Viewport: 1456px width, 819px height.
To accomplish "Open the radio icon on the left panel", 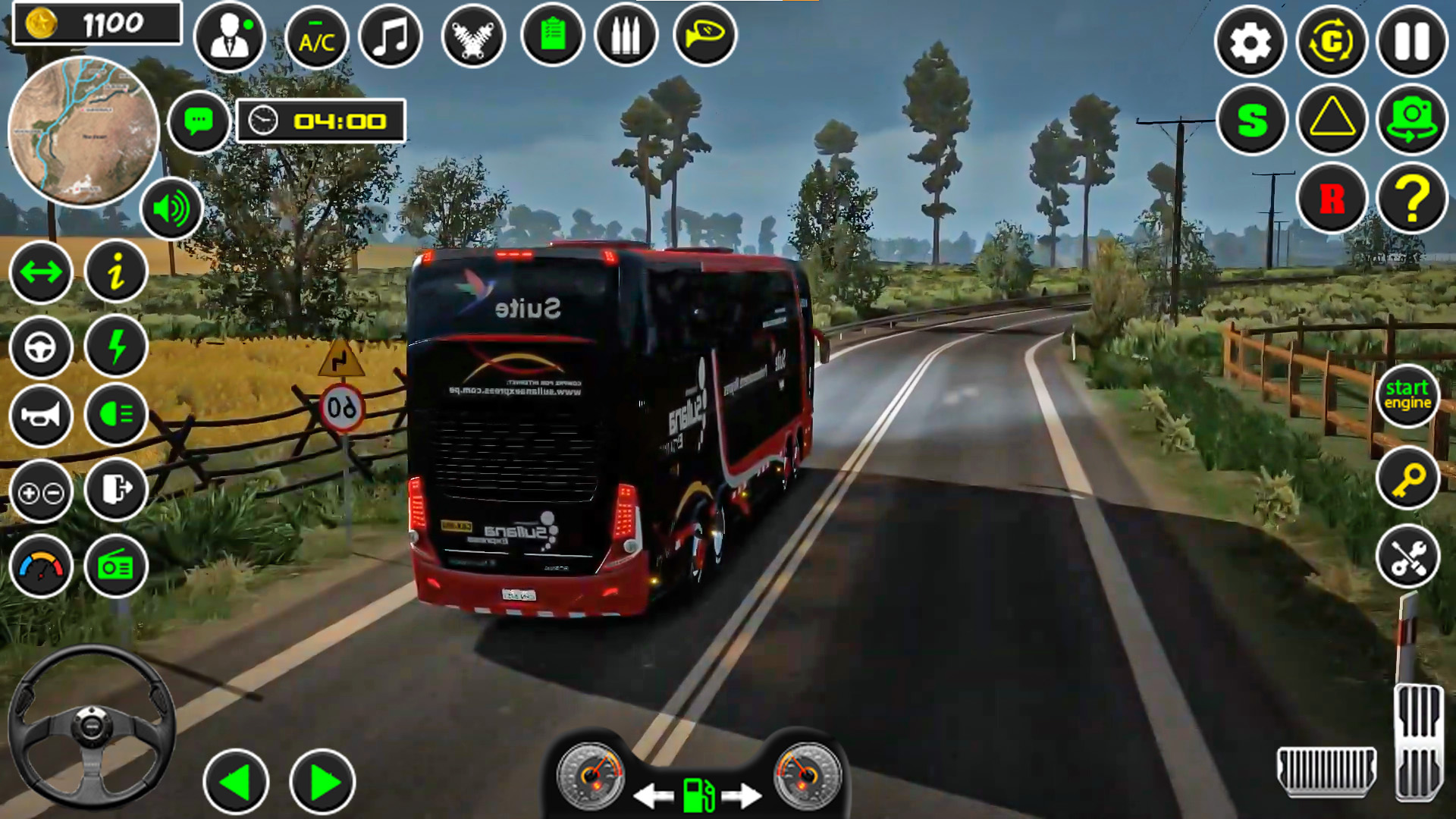I will tap(115, 567).
